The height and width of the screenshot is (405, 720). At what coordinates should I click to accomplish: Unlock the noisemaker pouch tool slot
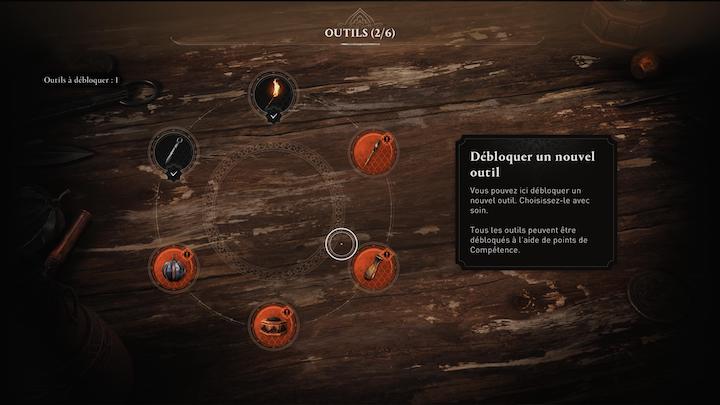point(371,267)
